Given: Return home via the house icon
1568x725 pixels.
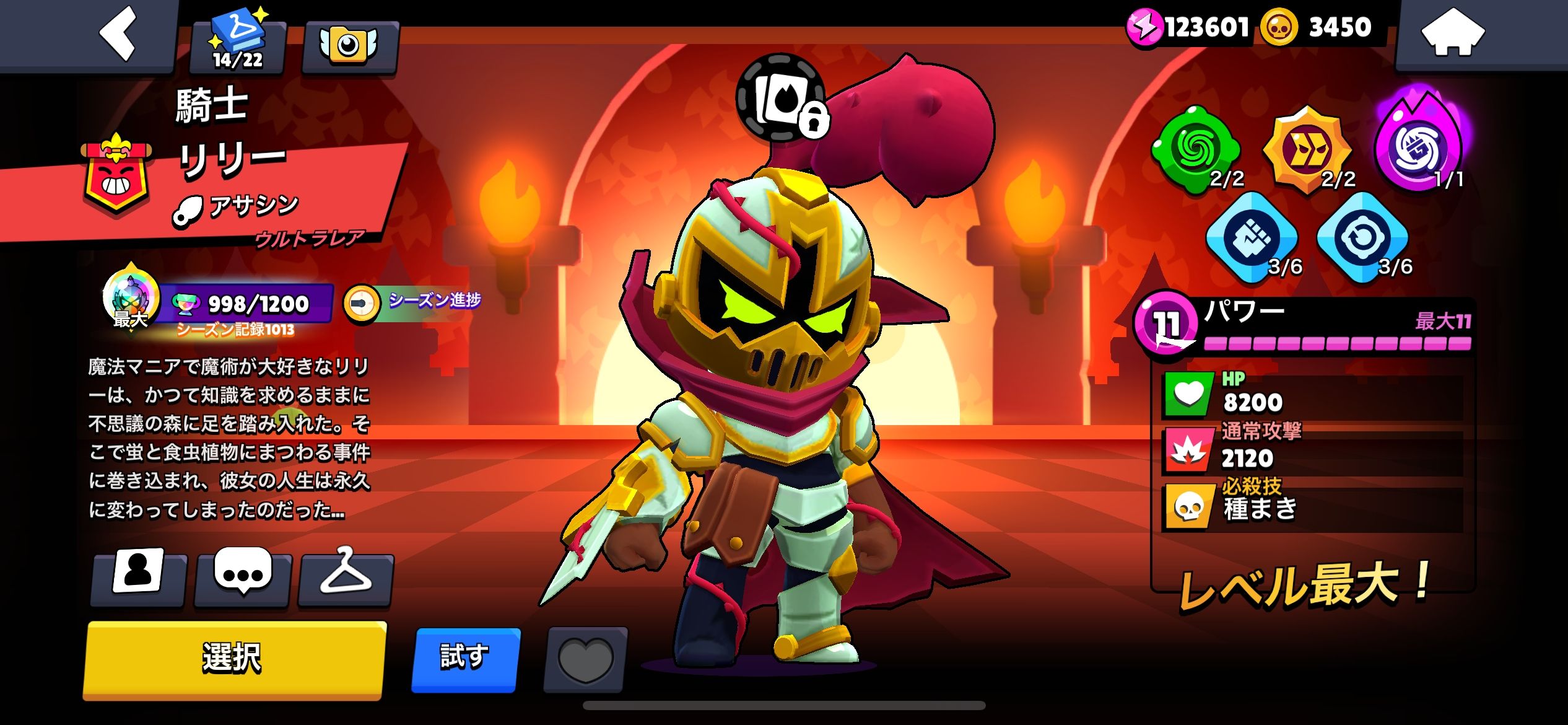Looking at the screenshot, I should point(1452,34).
